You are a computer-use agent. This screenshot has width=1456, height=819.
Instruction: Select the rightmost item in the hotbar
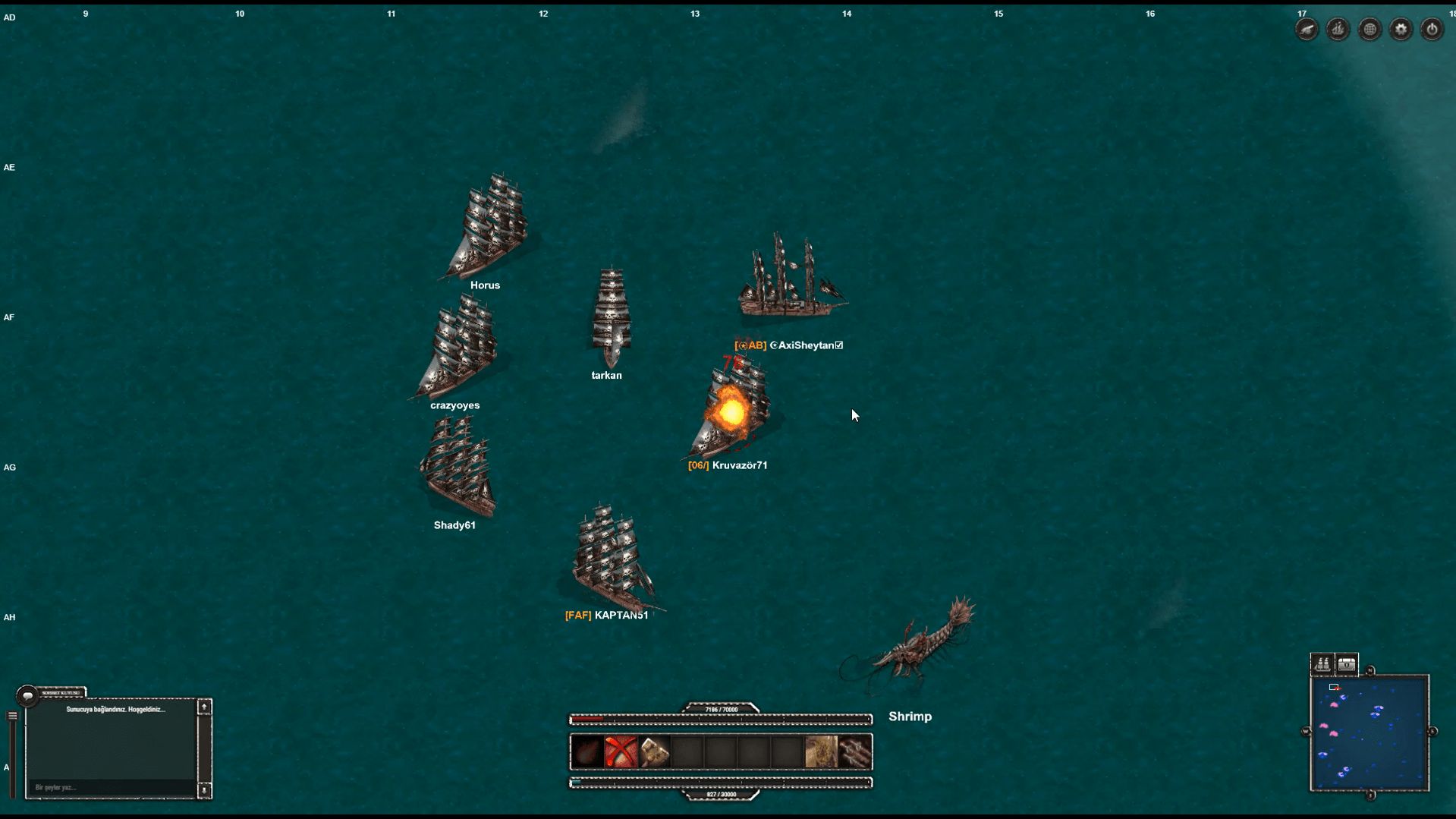coord(856,752)
